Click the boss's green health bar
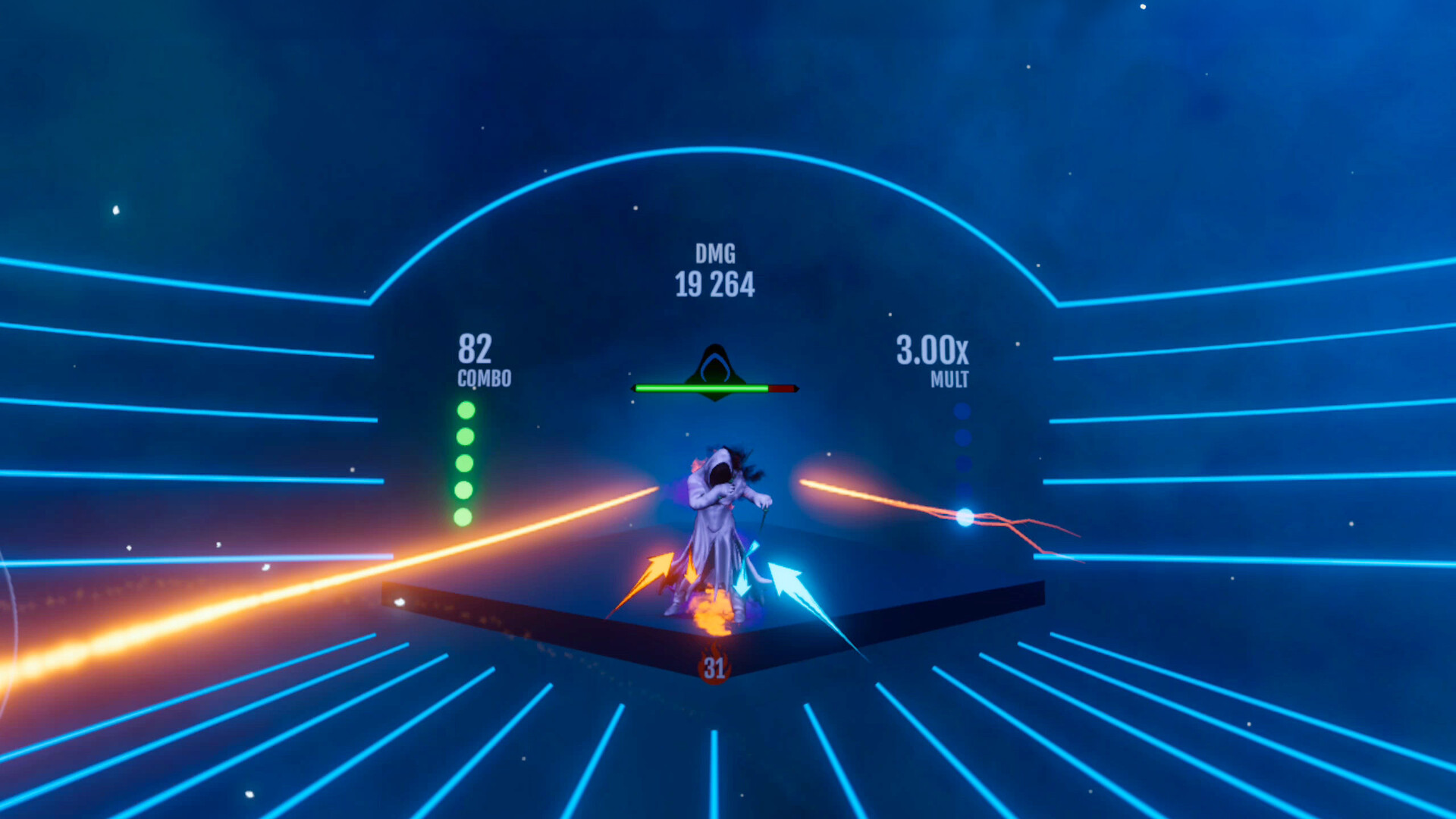The width and height of the screenshot is (1456, 819). [x=701, y=387]
